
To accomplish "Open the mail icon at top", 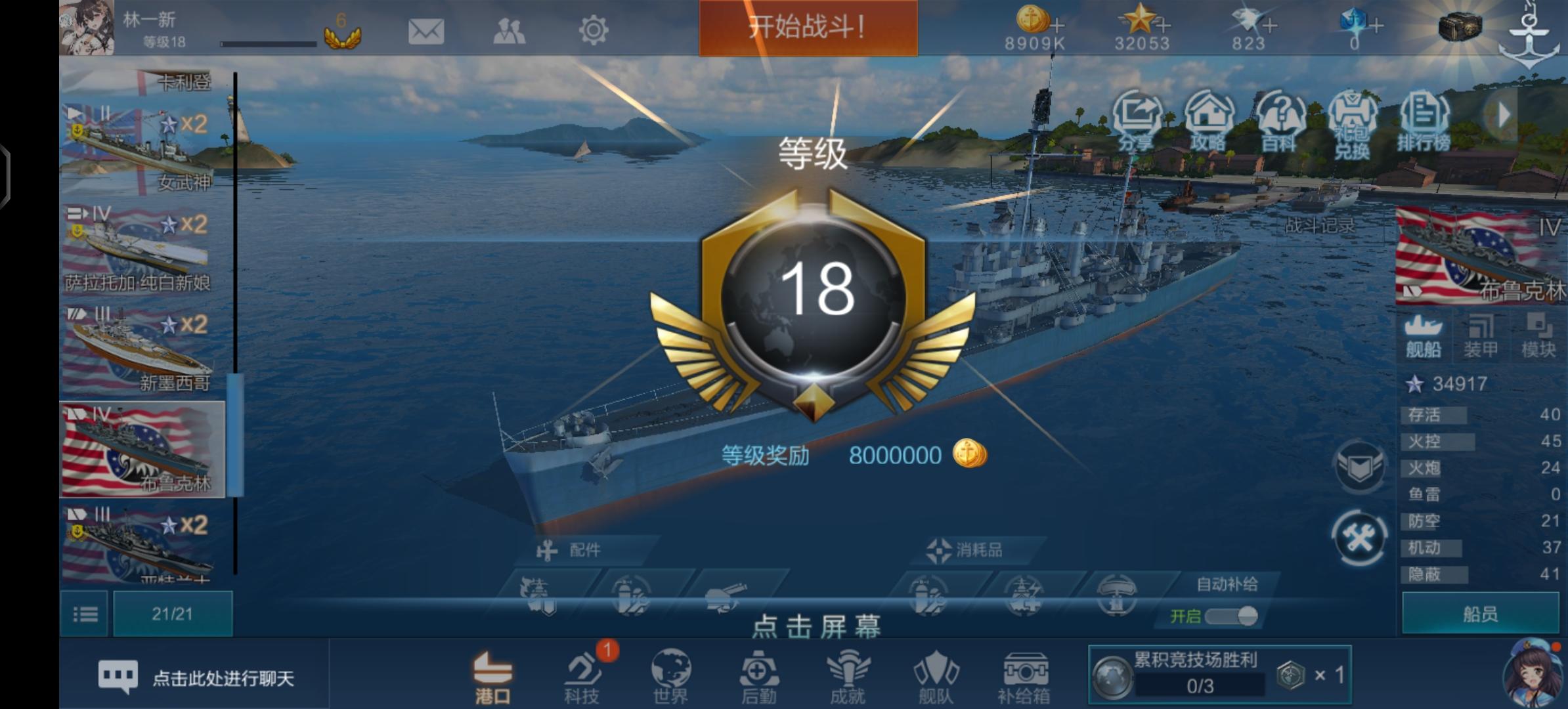I will click(x=427, y=31).
